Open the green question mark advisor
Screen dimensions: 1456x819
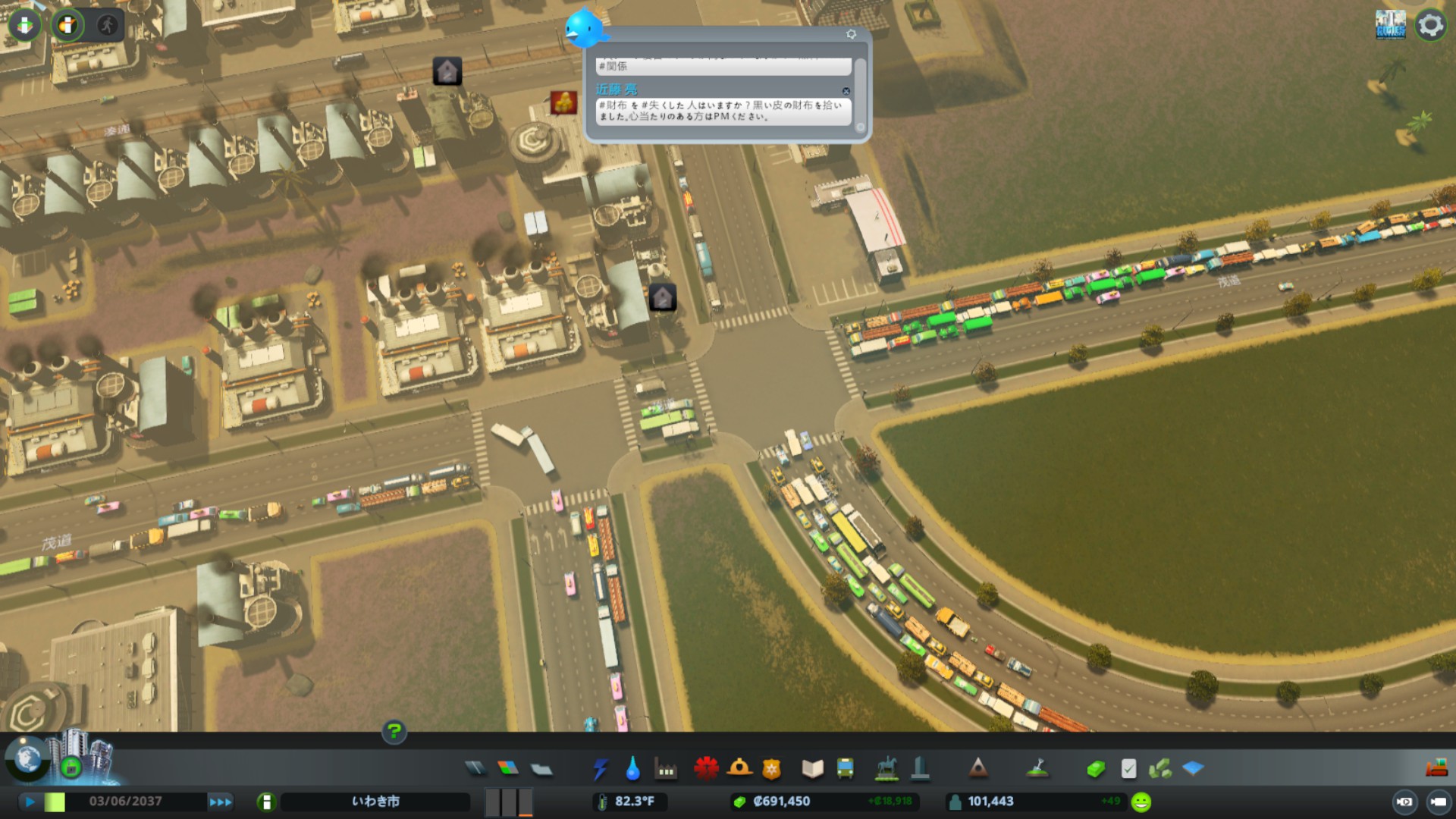(394, 731)
